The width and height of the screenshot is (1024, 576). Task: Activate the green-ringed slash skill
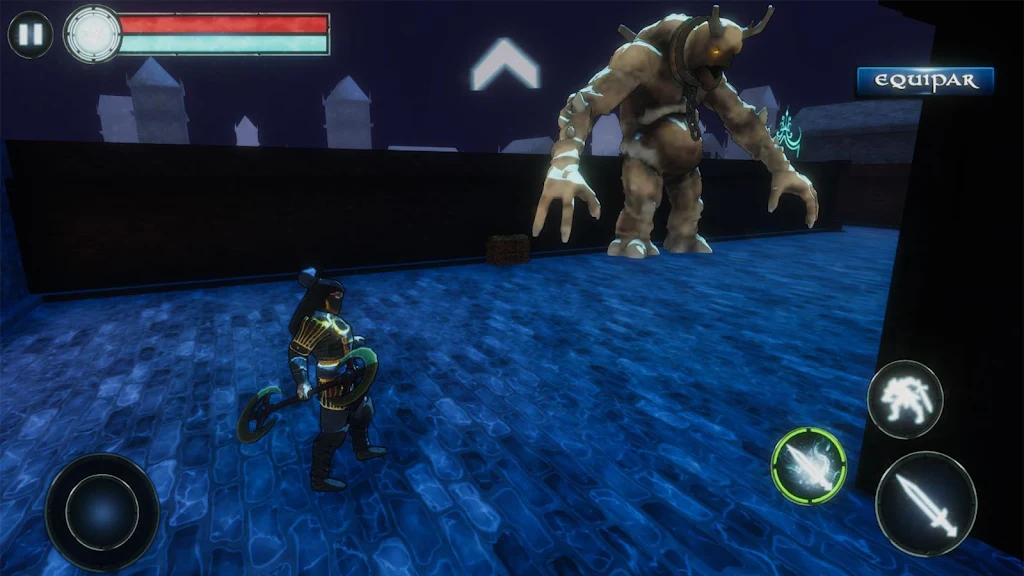tap(808, 465)
